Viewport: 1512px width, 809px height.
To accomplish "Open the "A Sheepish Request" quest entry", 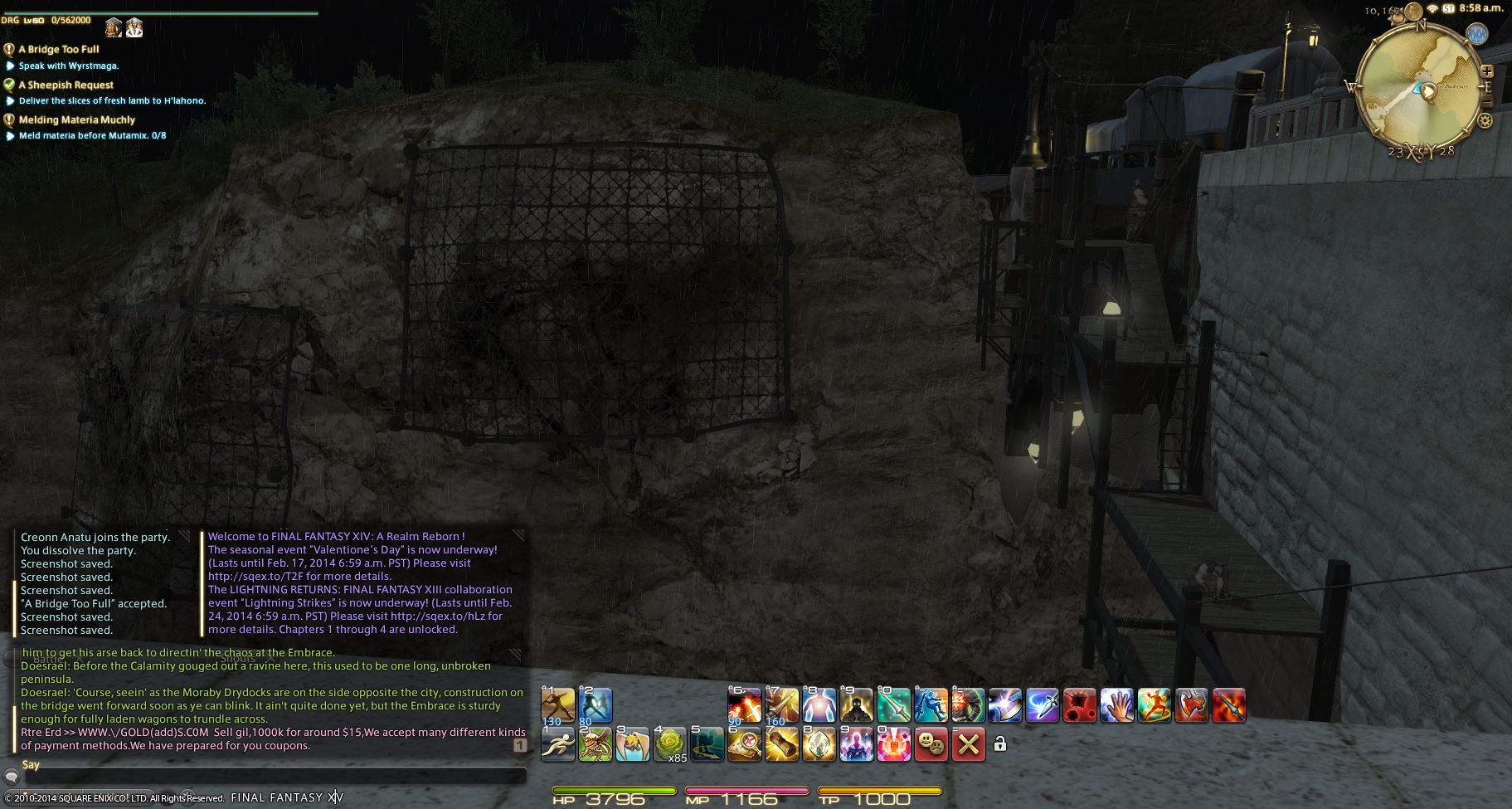I will click(x=66, y=85).
